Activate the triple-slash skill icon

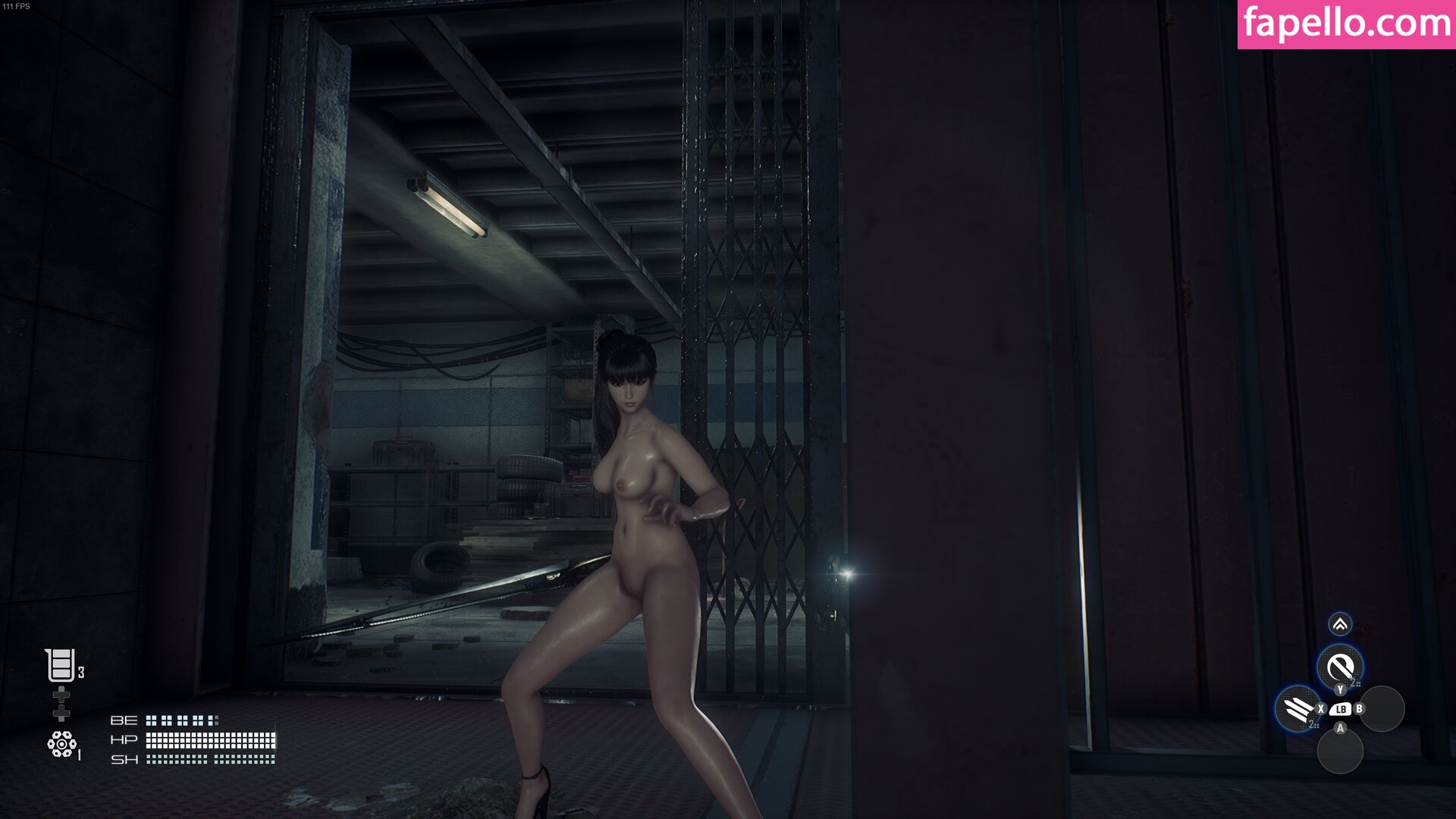(x=1298, y=709)
